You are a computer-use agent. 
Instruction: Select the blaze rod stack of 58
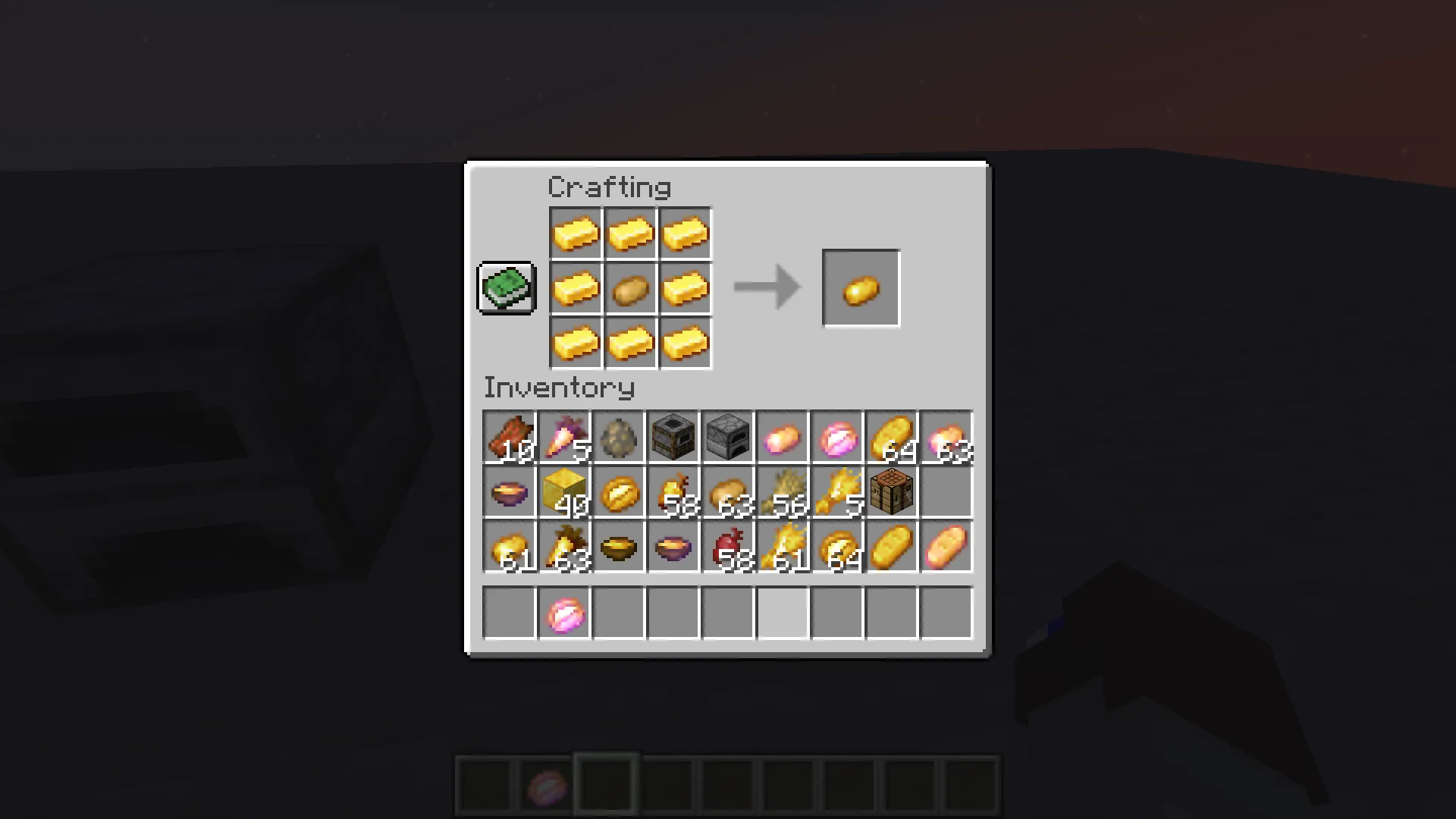click(673, 492)
